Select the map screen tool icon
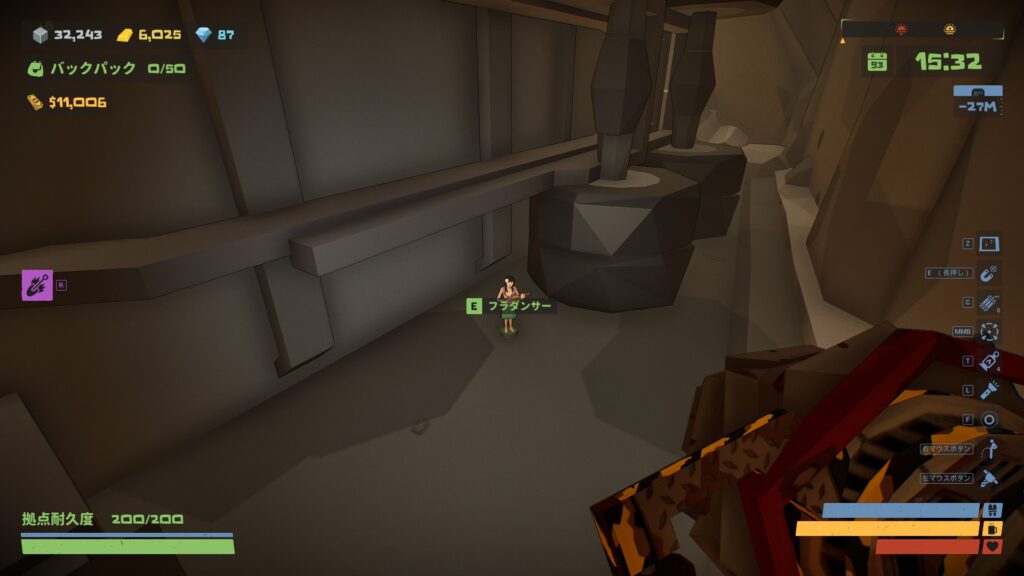 (x=989, y=244)
